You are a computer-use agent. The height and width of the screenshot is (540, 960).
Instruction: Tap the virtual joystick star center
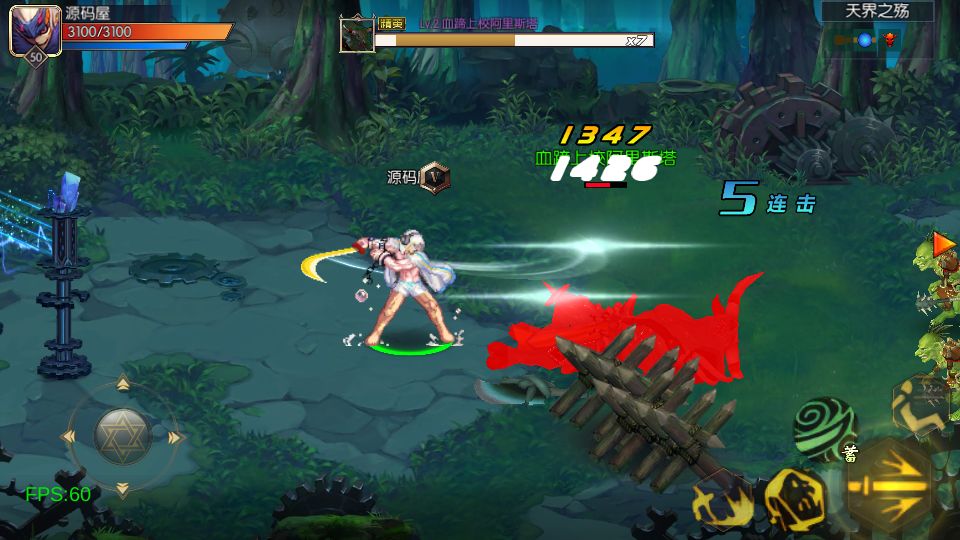pos(122,435)
